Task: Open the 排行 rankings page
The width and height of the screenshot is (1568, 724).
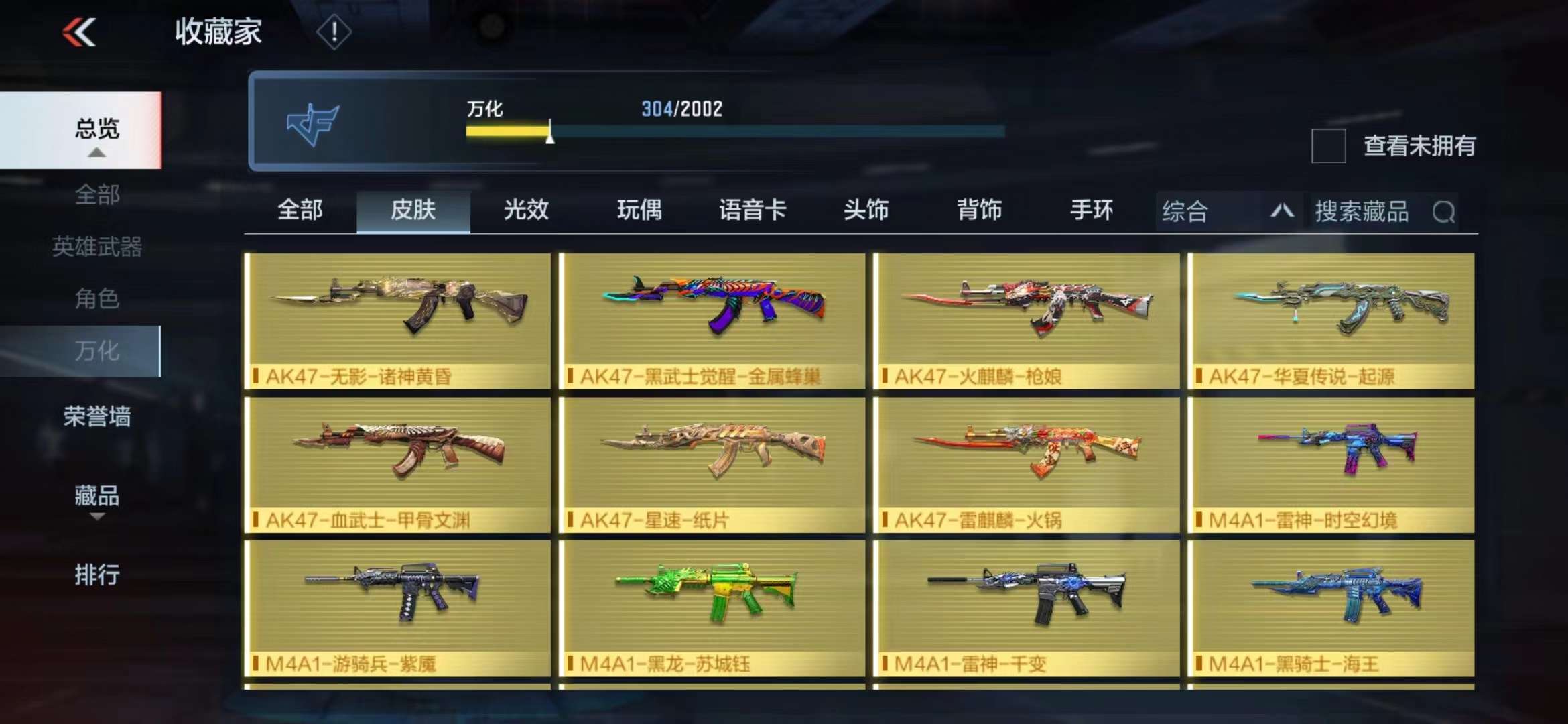Action: (96, 575)
